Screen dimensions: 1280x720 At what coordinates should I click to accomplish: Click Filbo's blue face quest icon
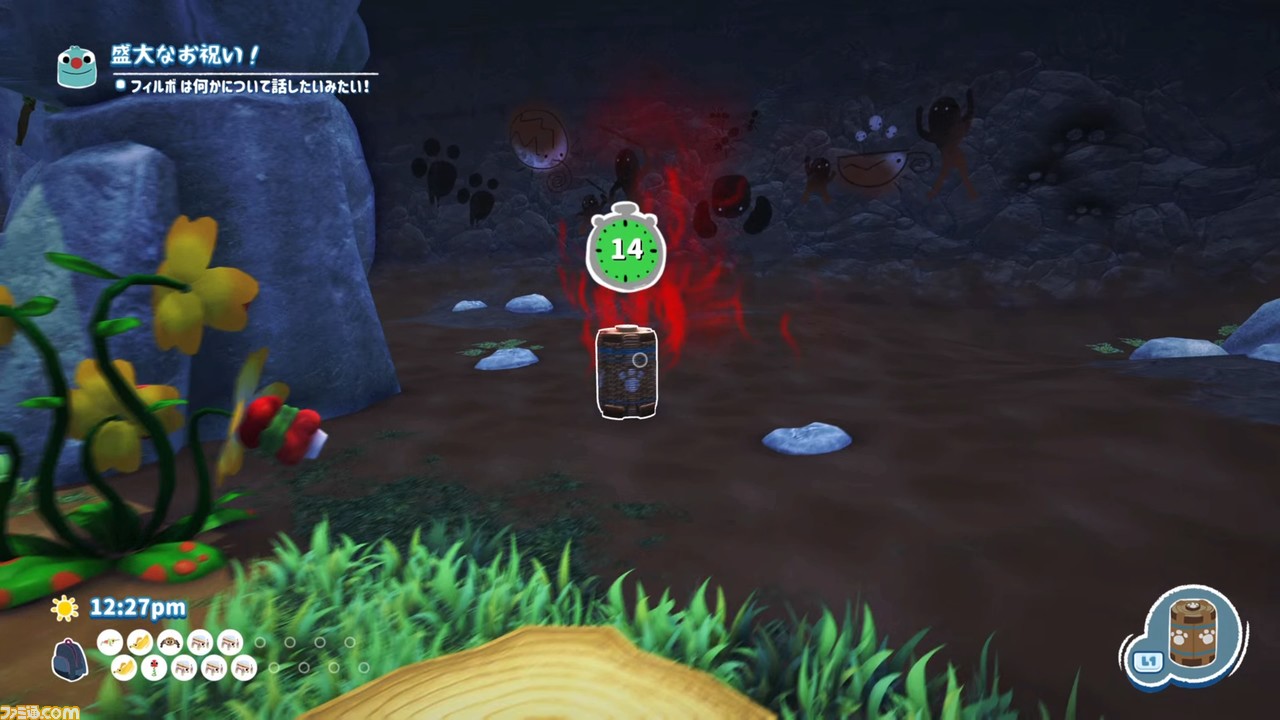tap(77, 67)
